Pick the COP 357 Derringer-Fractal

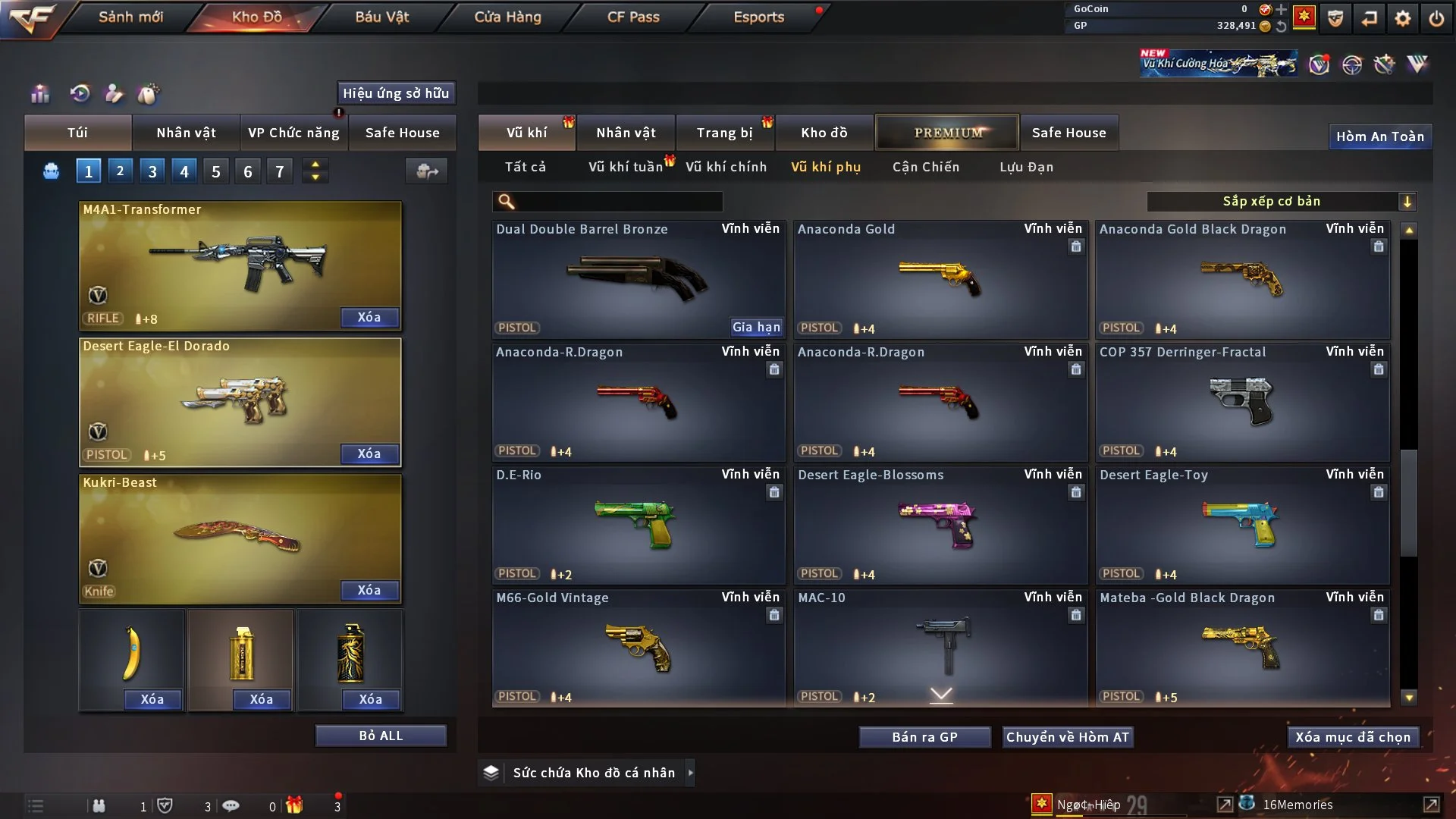[x=1242, y=402]
